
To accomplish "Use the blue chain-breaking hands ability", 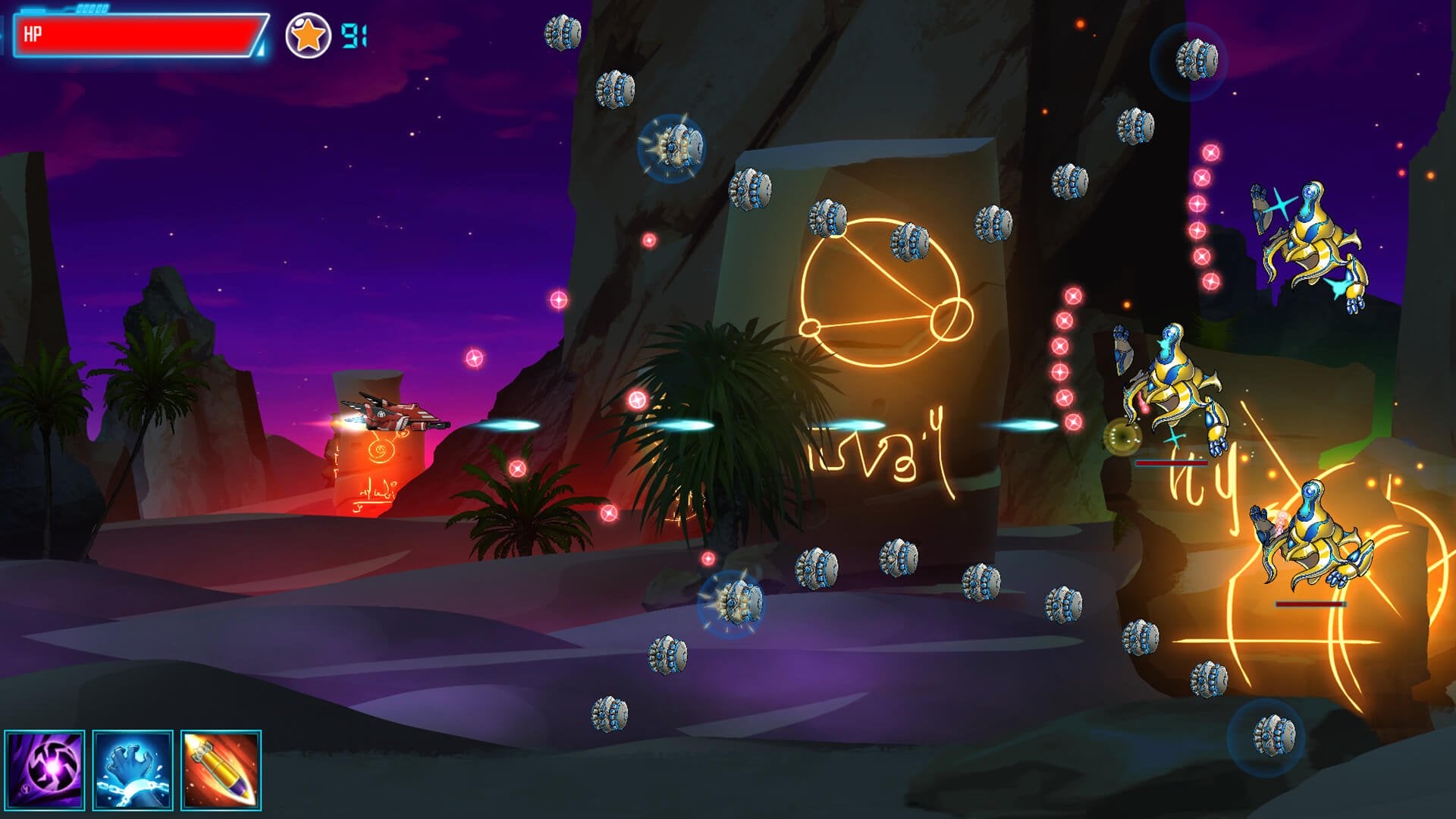I will pos(133,770).
